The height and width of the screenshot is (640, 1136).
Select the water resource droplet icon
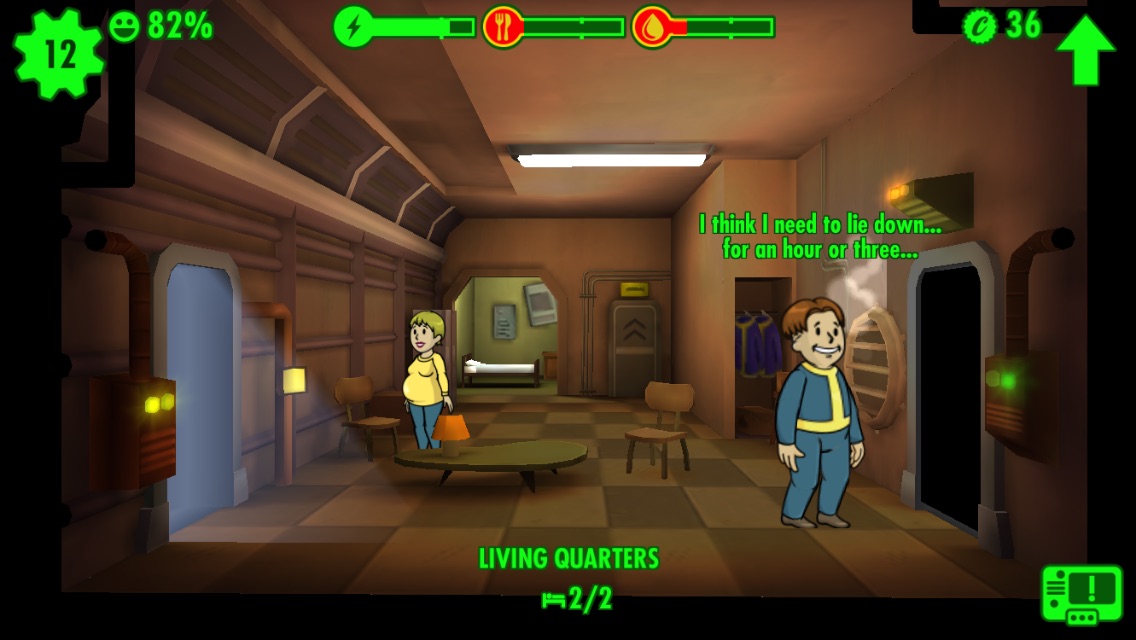pyautogui.click(x=652, y=26)
